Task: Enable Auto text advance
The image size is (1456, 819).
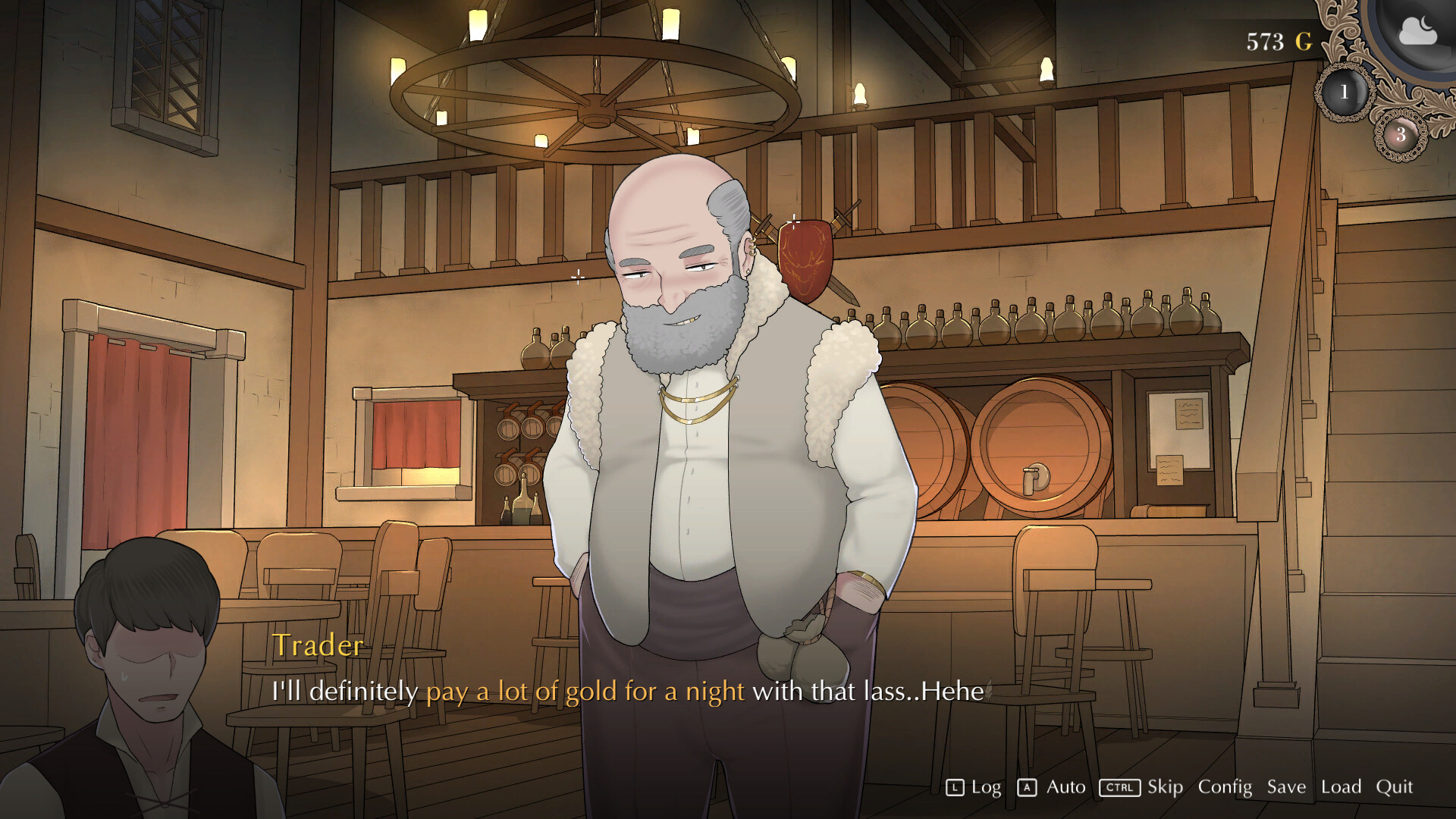Action: tap(1053, 787)
